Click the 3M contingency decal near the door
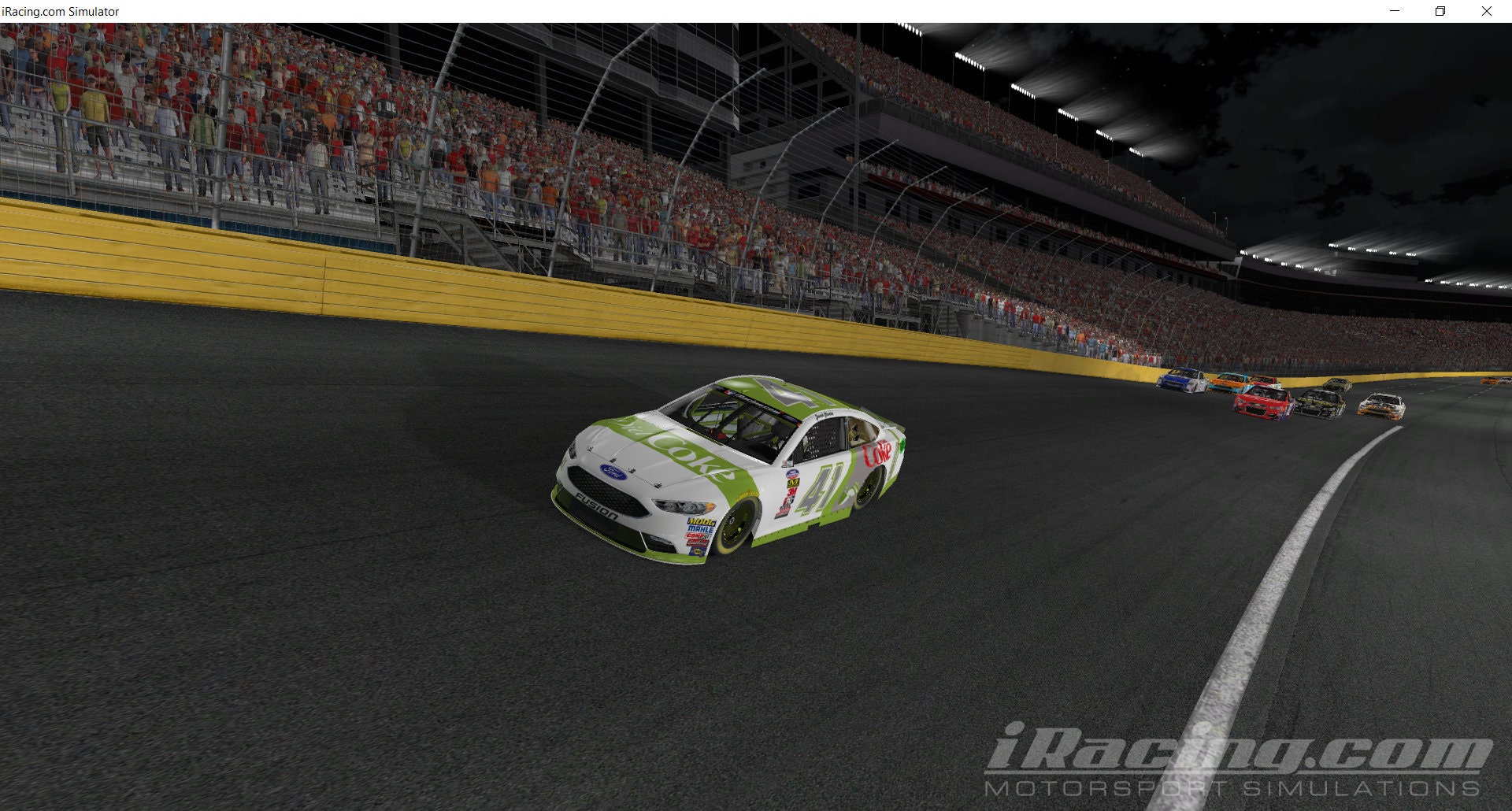Screen dimensions: 1512x811 click(x=791, y=492)
